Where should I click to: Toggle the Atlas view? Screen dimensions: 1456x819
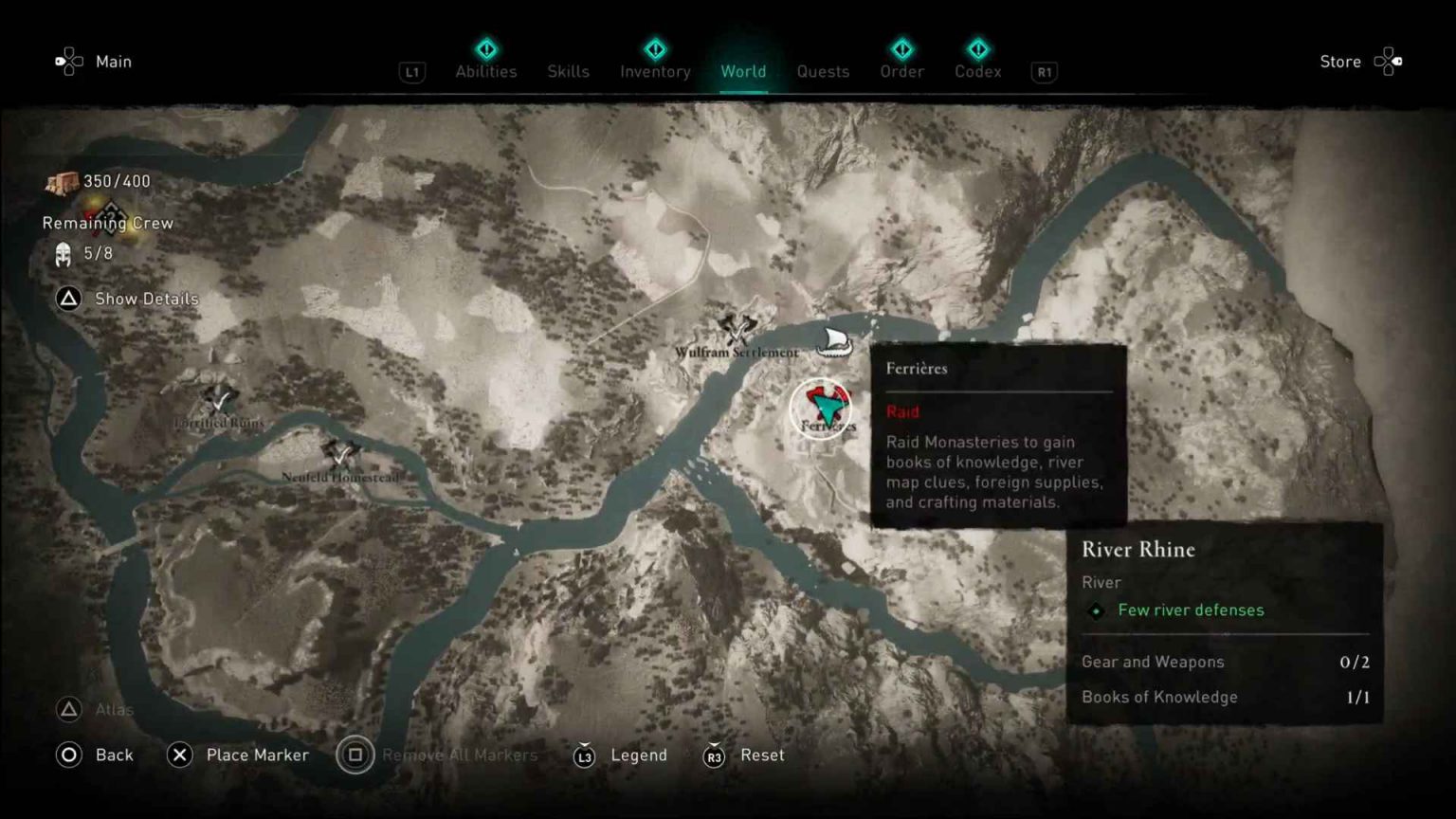[x=93, y=709]
